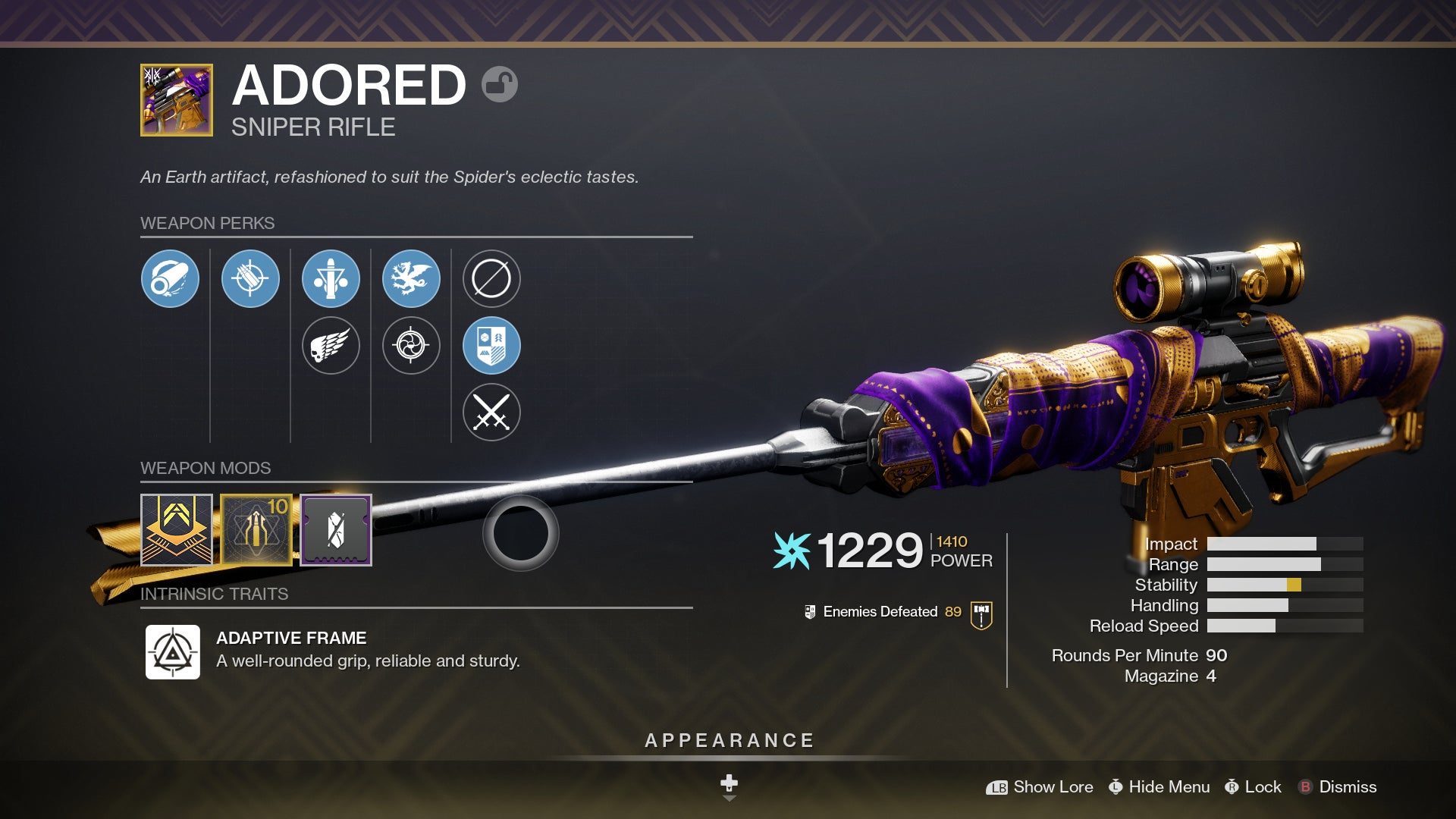
Task: Click Dismiss to close the weapon details
Action: (1349, 787)
